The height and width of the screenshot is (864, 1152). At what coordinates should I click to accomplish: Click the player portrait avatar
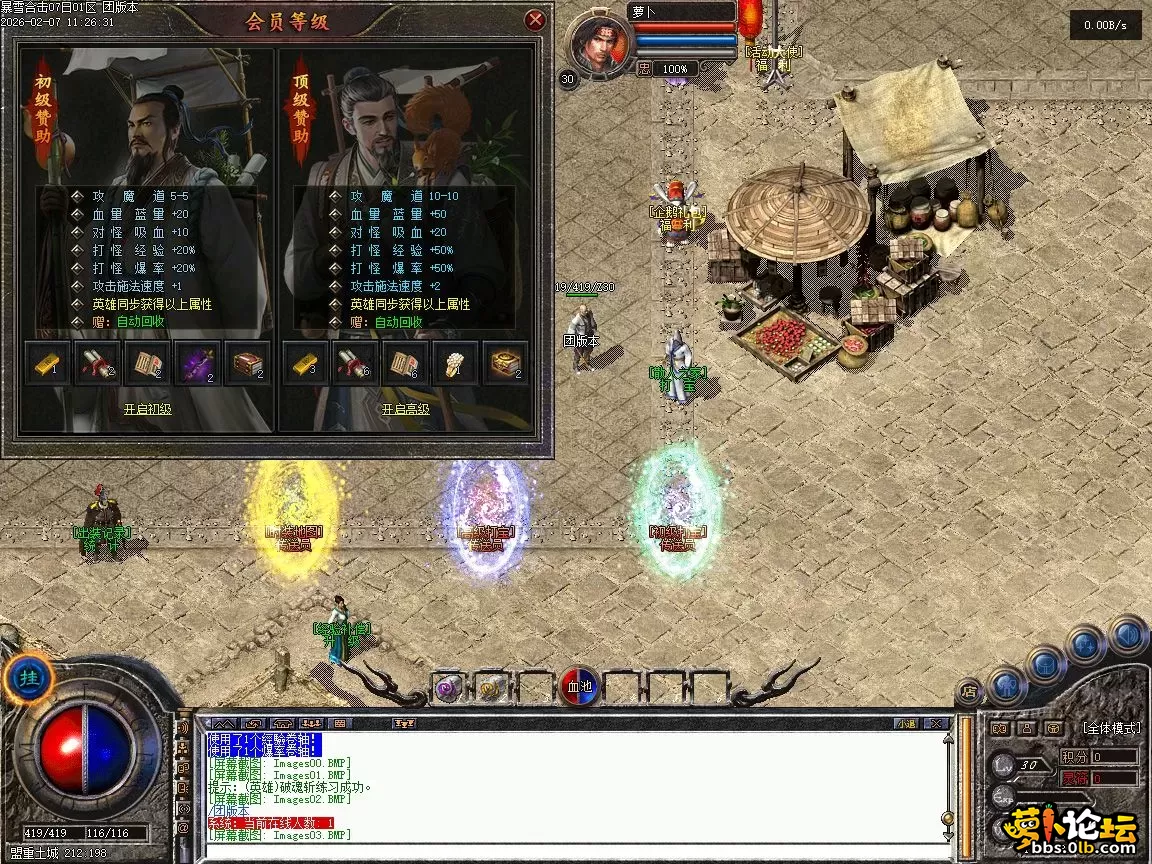pyautogui.click(x=600, y=43)
